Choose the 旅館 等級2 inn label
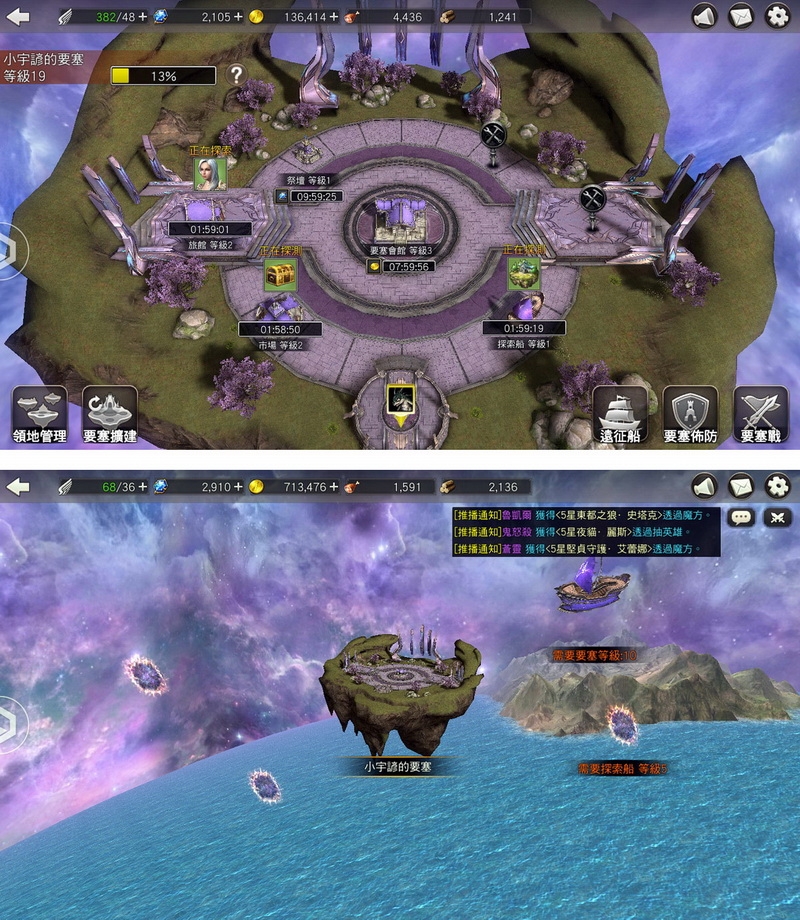The image size is (800, 920). point(210,245)
